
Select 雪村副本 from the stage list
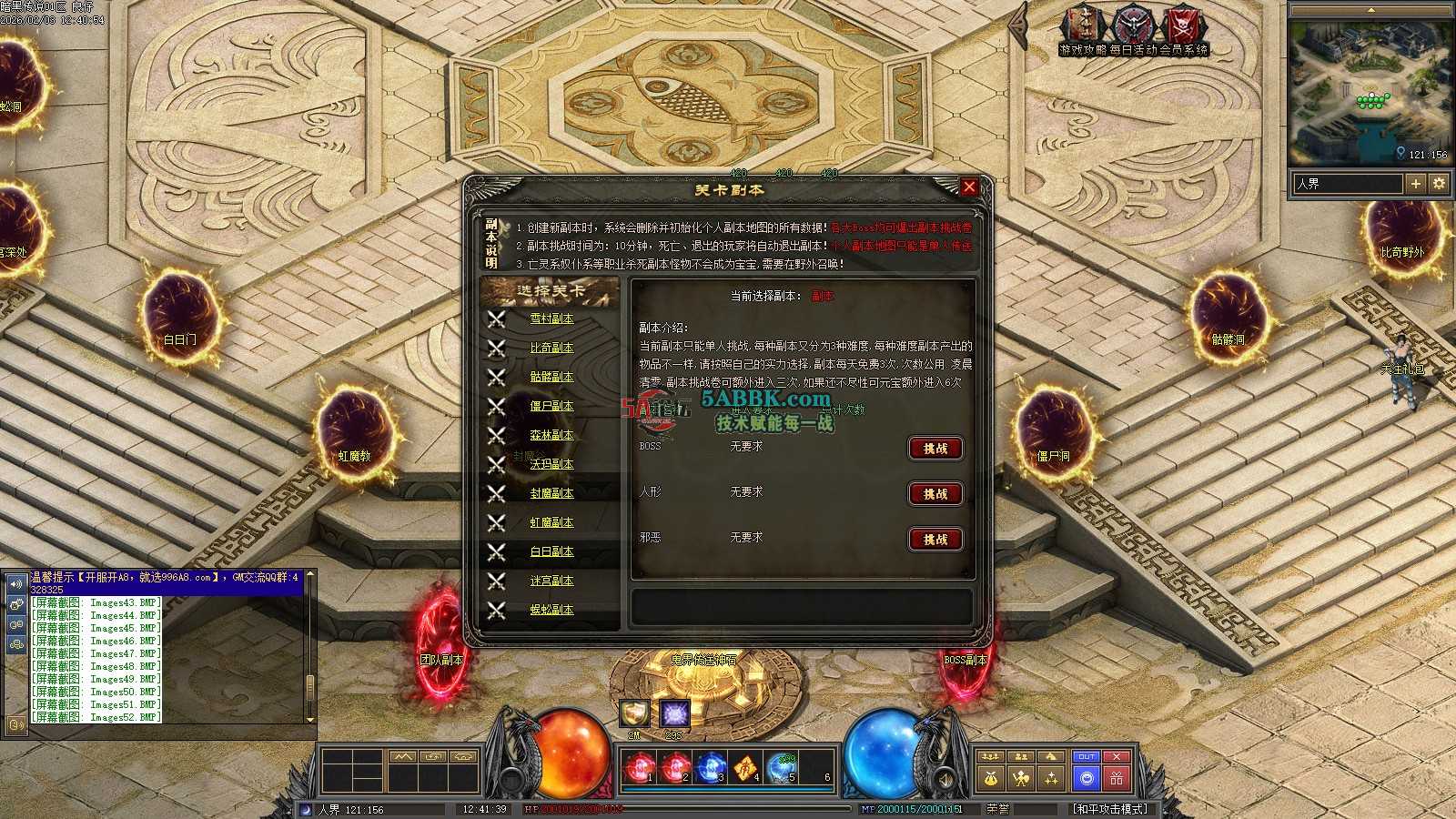[551, 318]
